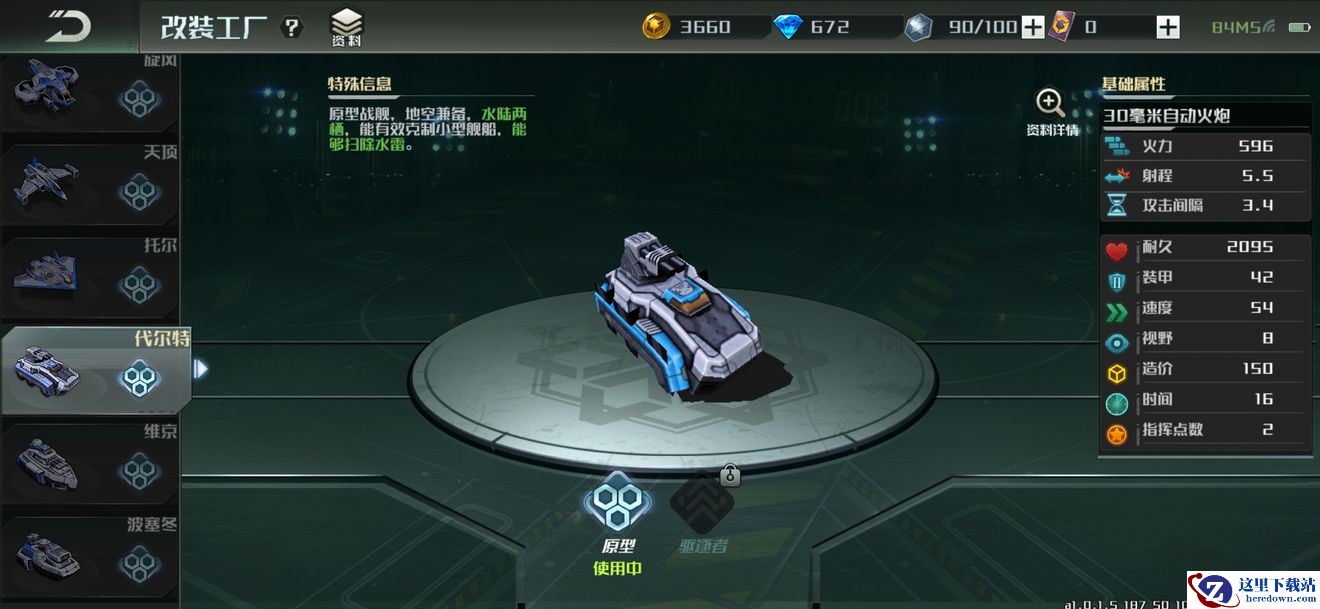
Task: Add more energy with the plus beside 90/100
Action: (1033, 27)
